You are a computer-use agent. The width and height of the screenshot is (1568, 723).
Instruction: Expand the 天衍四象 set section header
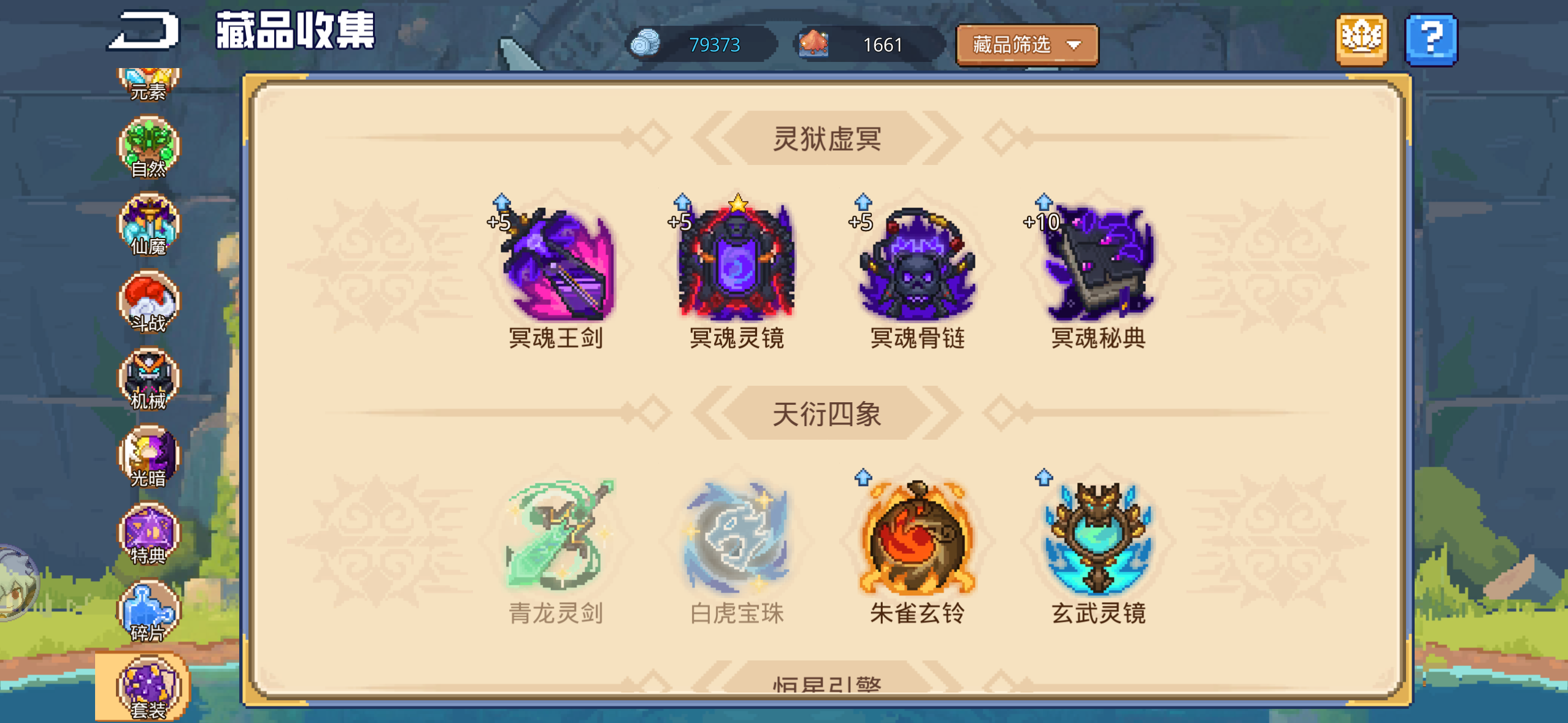click(x=829, y=414)
